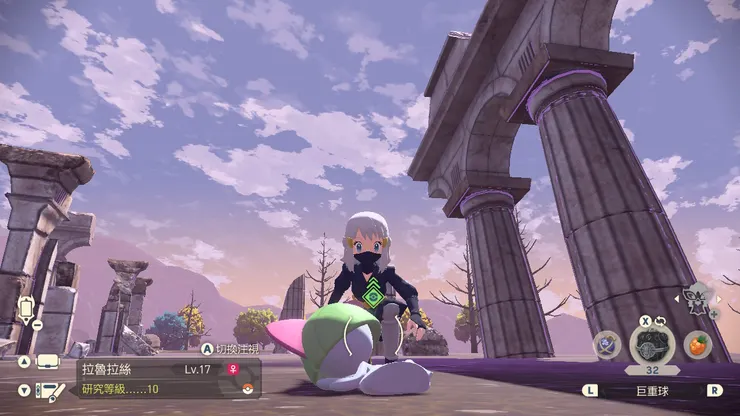Select the purple ball item on the left
The image size is (740, 416).
(x=607, y=345)
